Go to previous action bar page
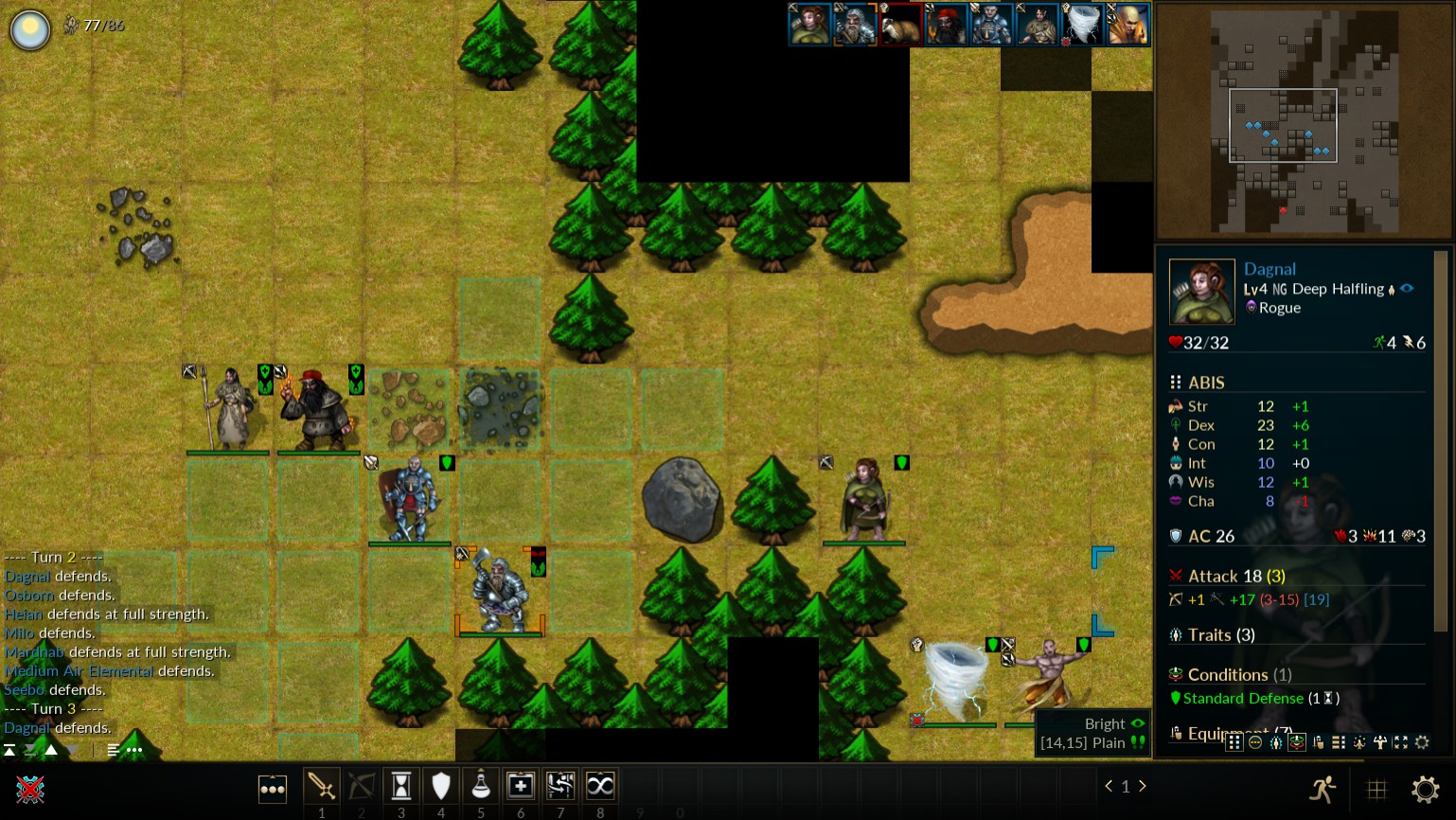Image resolution: width=1456 pixels, height=820 pixels. click(x=1109, y=786)
